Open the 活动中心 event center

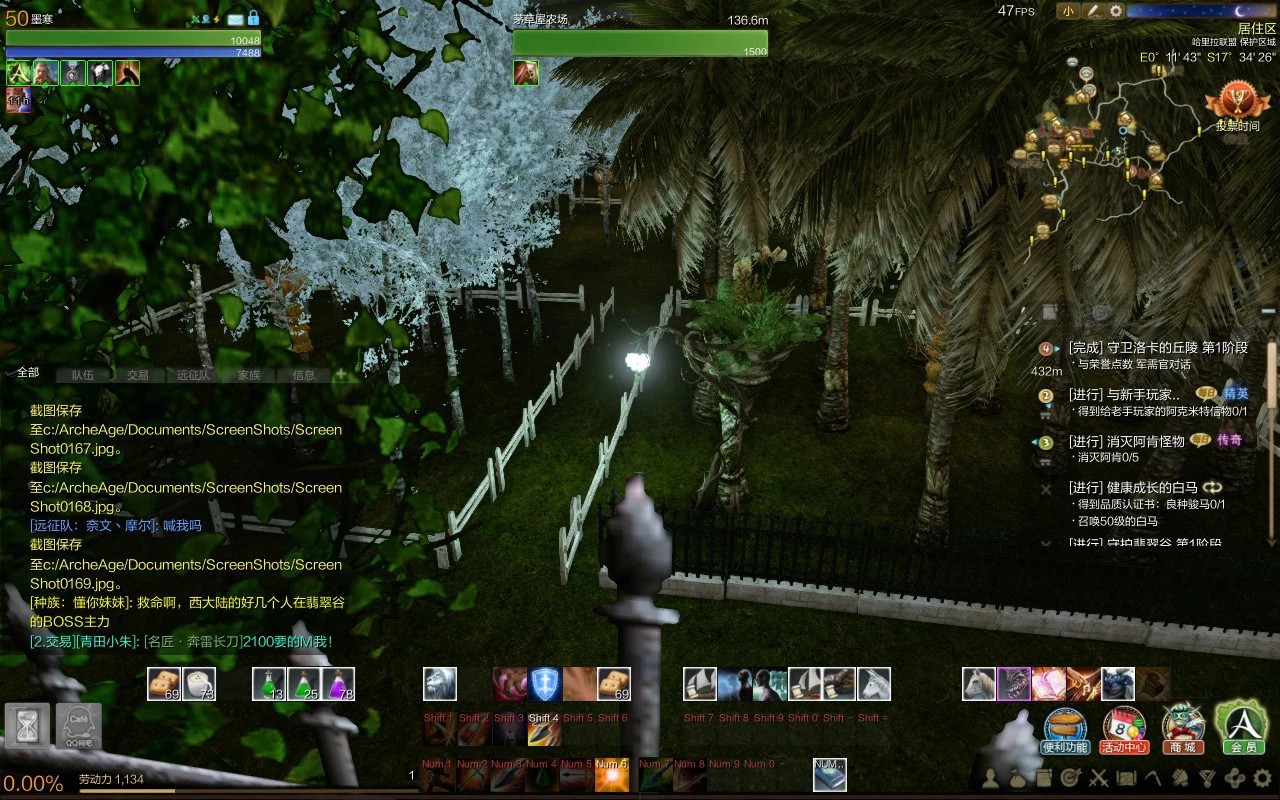click(1124, 728)
